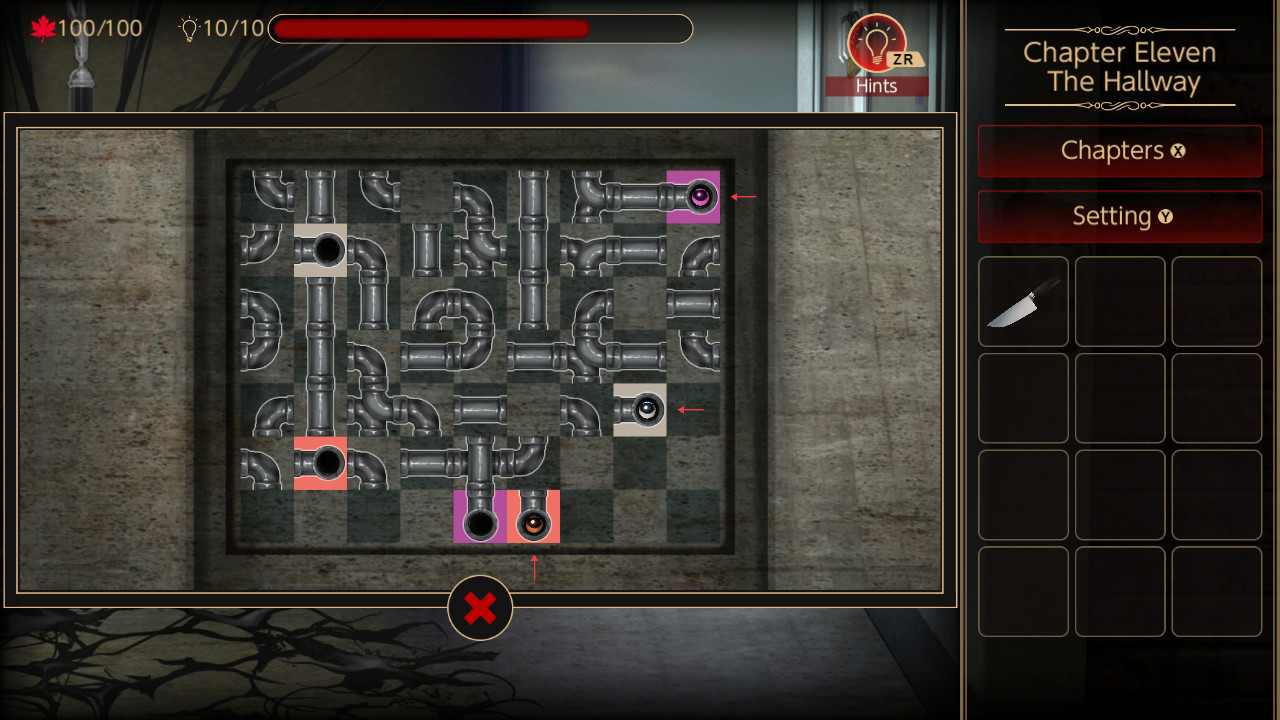Image resolution: width=1280 pixels, height=720 pixels.
Task: Open the Setting menu
Action: (x=1119, y=216)
